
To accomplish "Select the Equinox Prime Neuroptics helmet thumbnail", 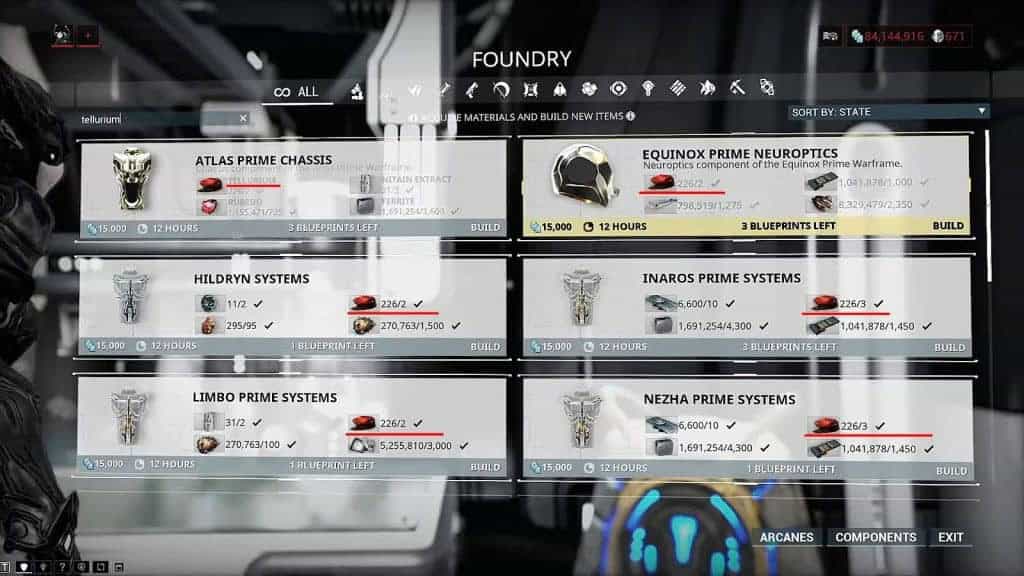I will (x=582, y=180).
